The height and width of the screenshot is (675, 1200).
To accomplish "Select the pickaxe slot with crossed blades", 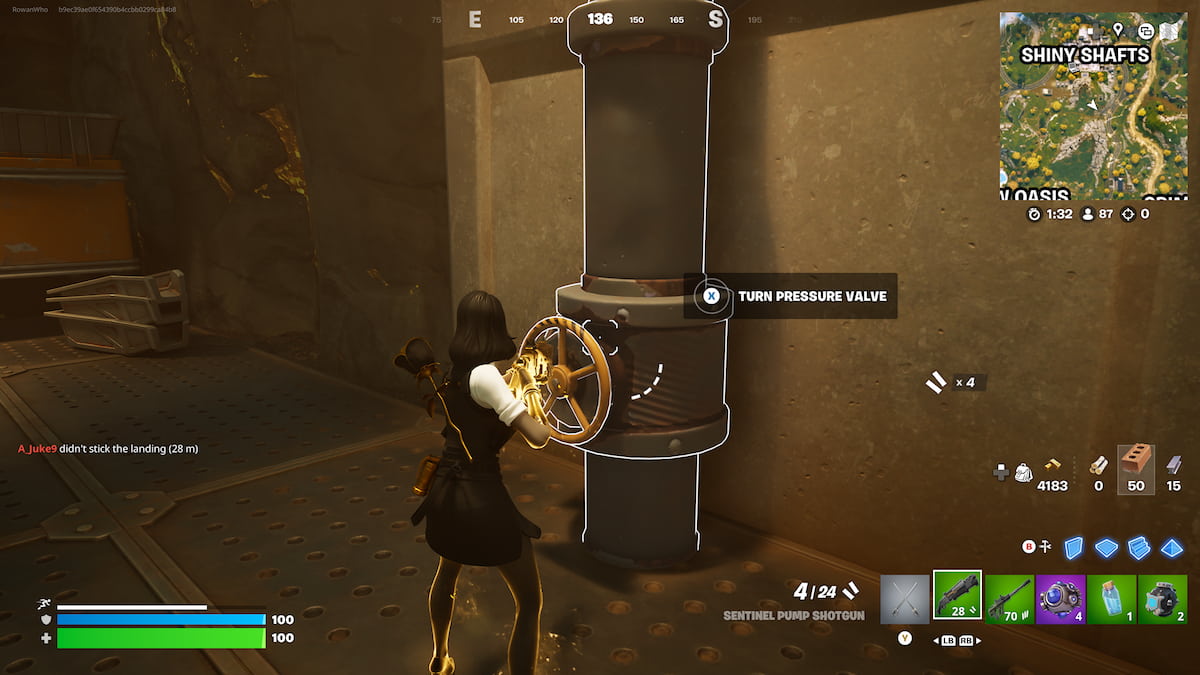I will [905, 598].
